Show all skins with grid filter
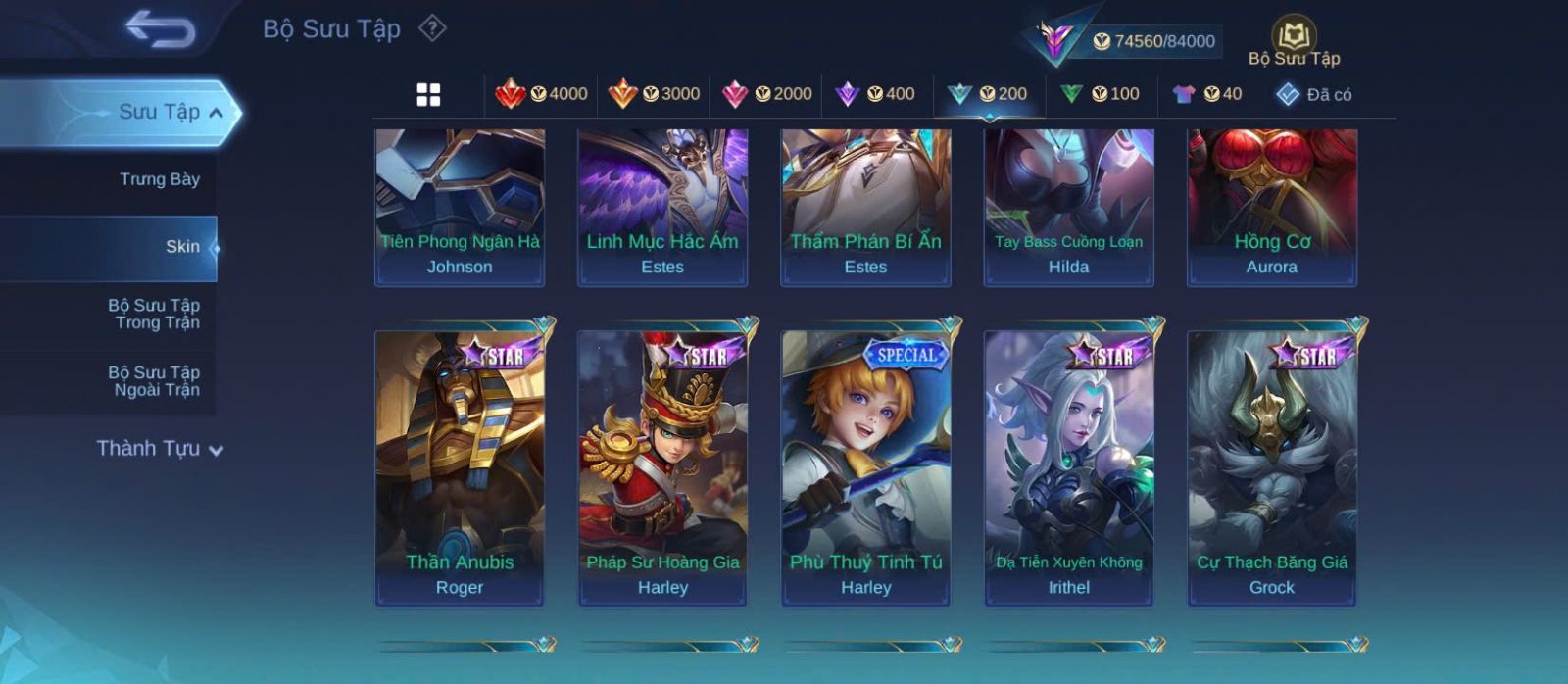1568x684 pixels. click(428, 94)
